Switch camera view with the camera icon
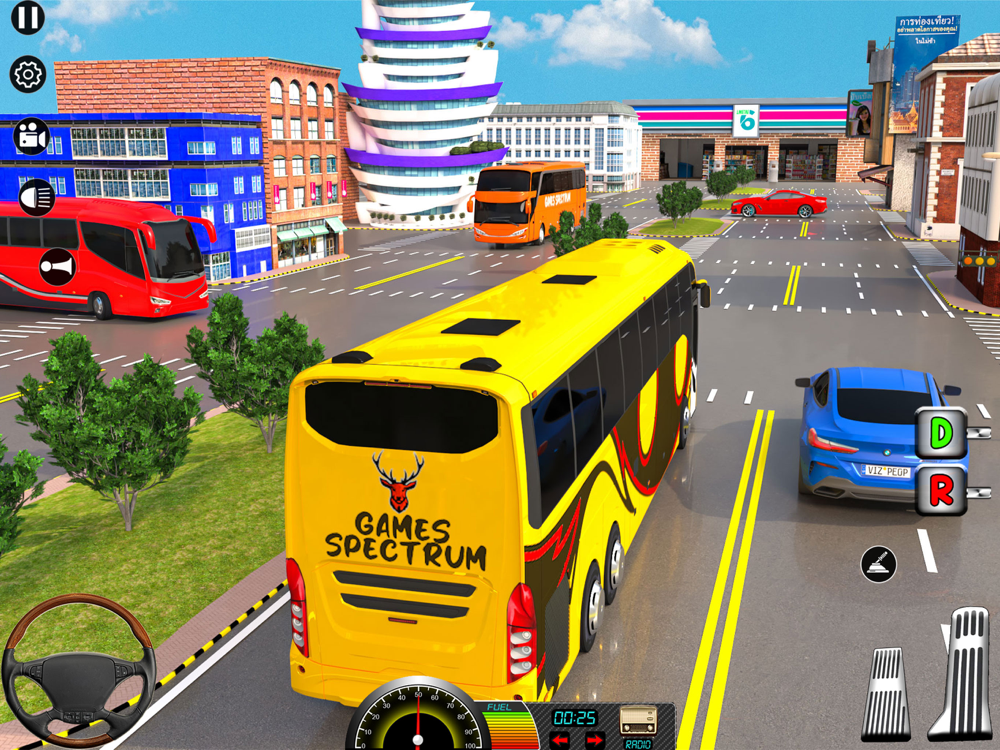The width and height of the screenshot is (1000, 750). (32, 137)
